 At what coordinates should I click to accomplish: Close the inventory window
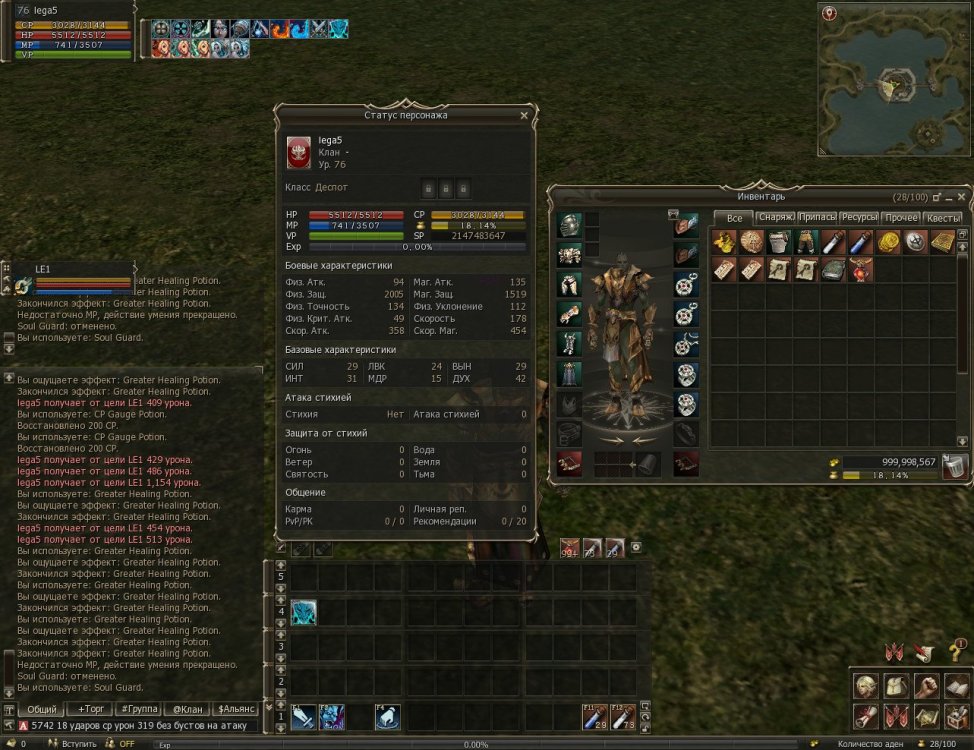pyautogui.click(x=962, y=197)
